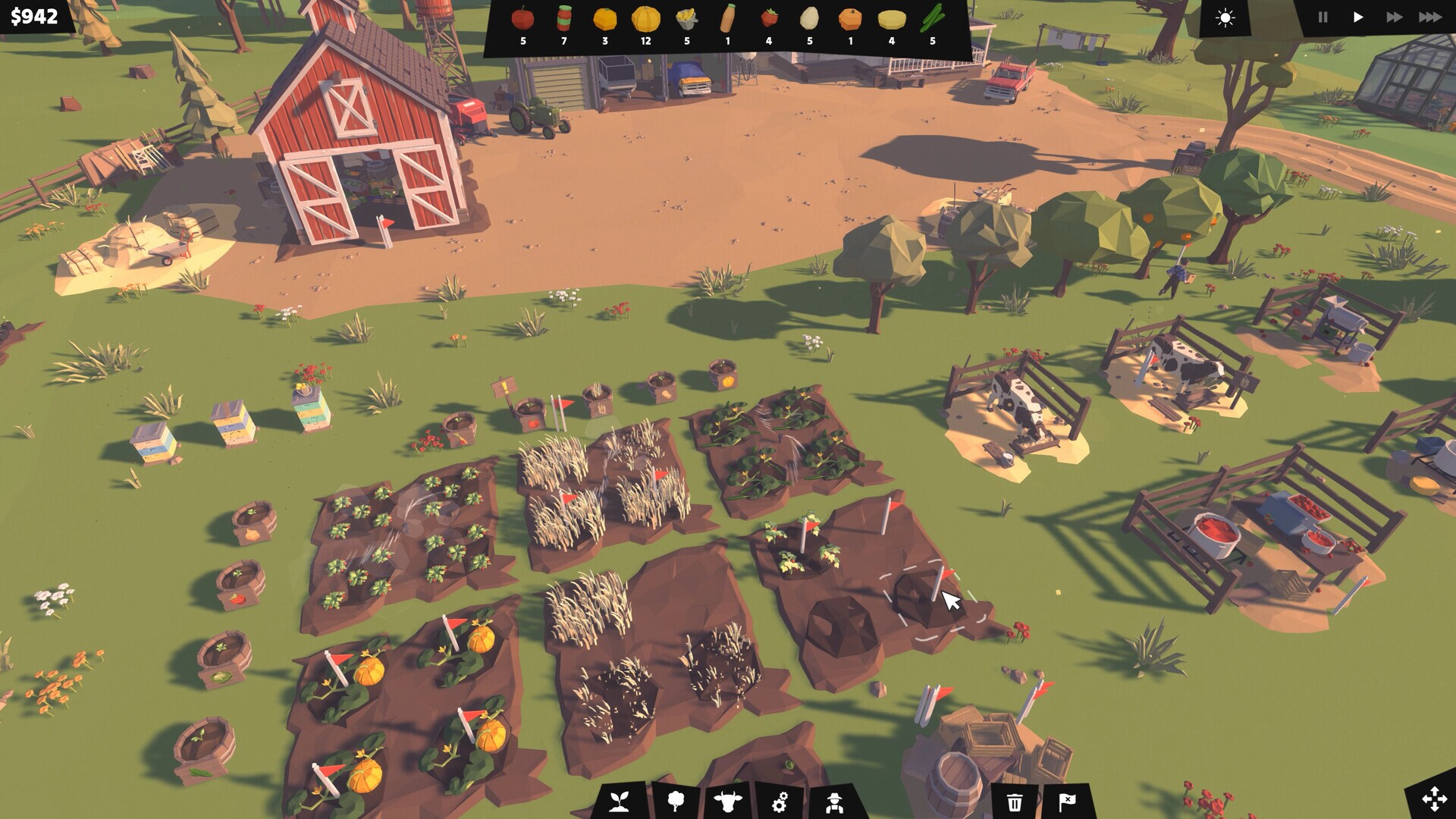Select the red apple inventory item

(x=522, y=18)
